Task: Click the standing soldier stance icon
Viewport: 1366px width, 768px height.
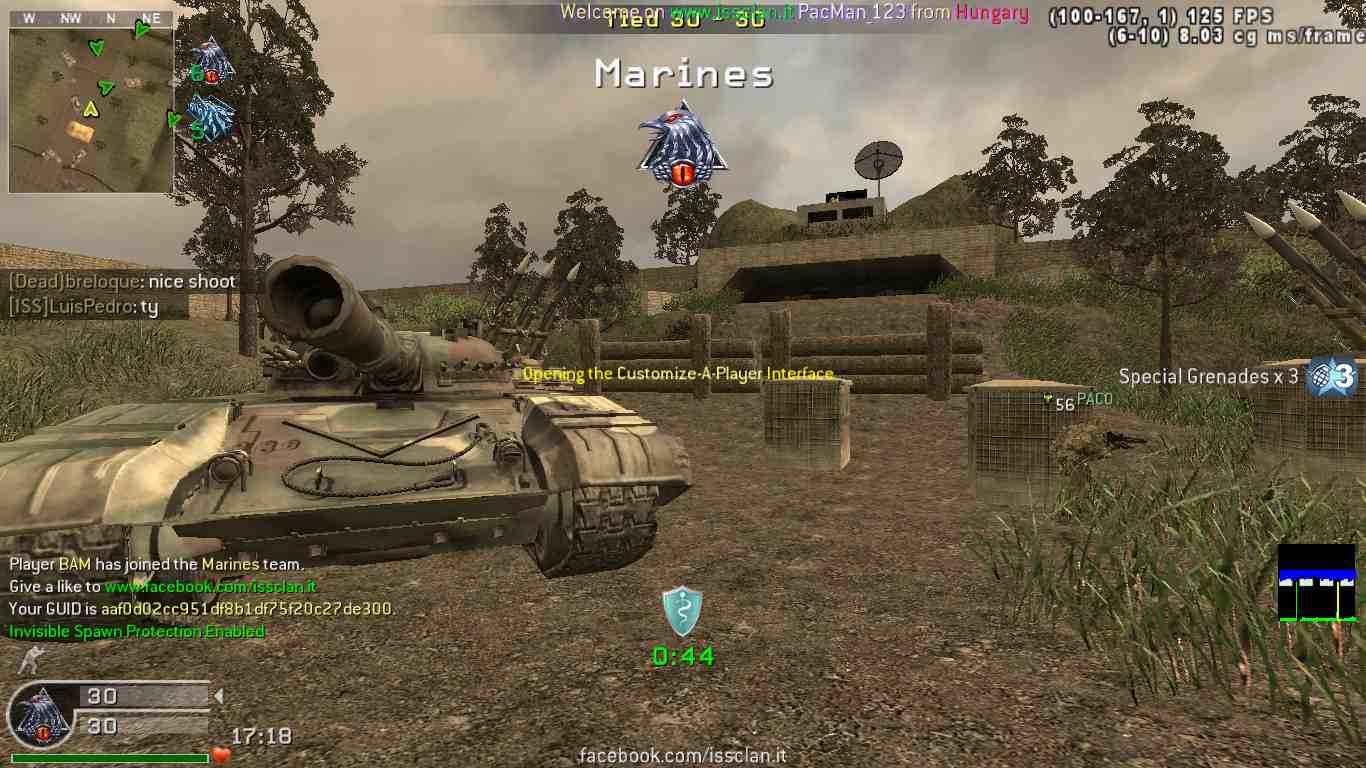Action: pyautogui.click(x=31, y=660)
